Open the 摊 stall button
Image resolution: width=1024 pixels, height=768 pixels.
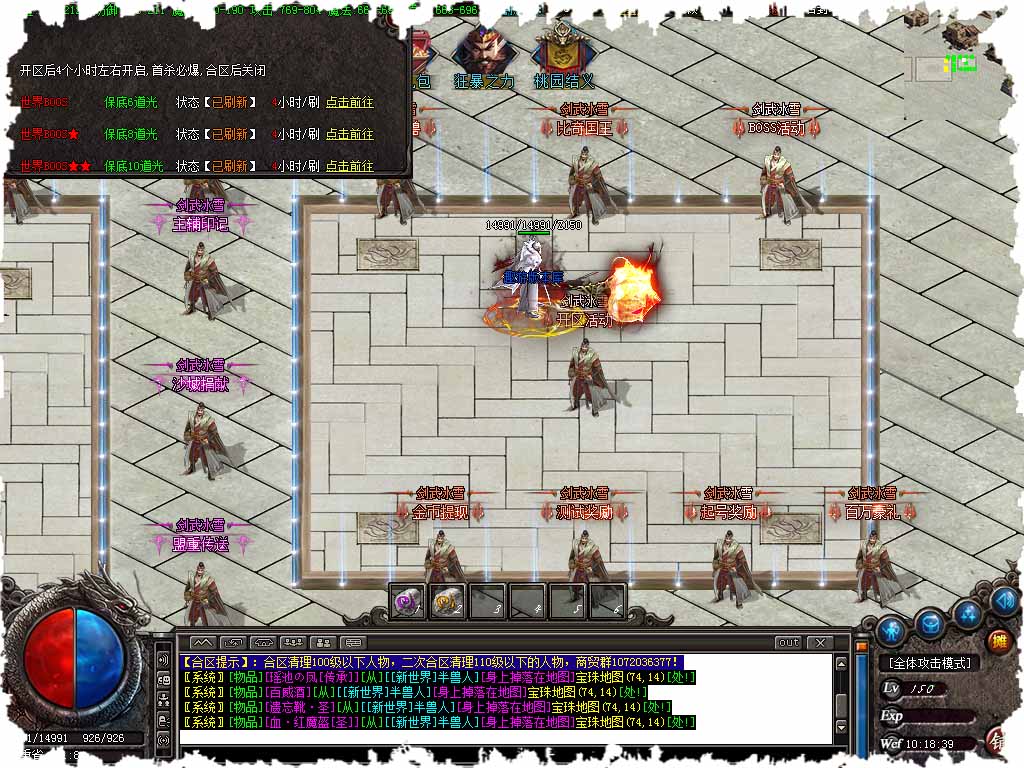tap(999, 640)
